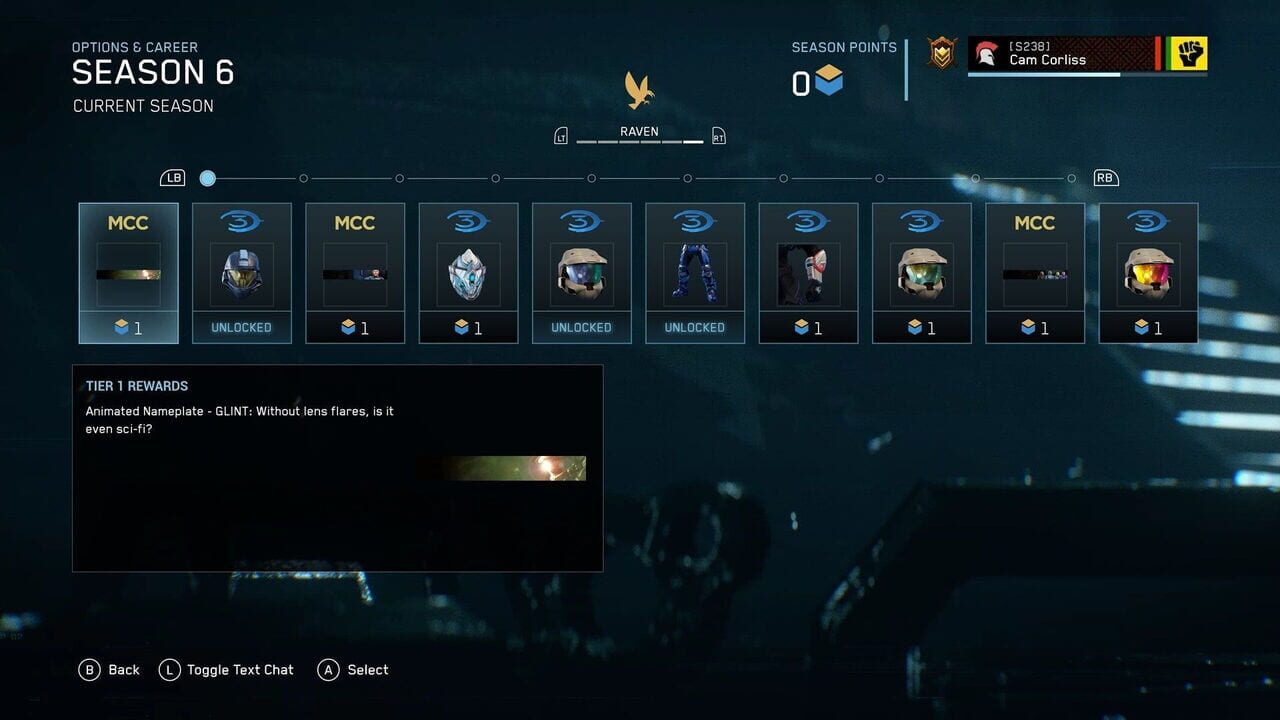Click the yellow fist emblem on the nameplate
1280x720 pixels.
pos(1191,55)
